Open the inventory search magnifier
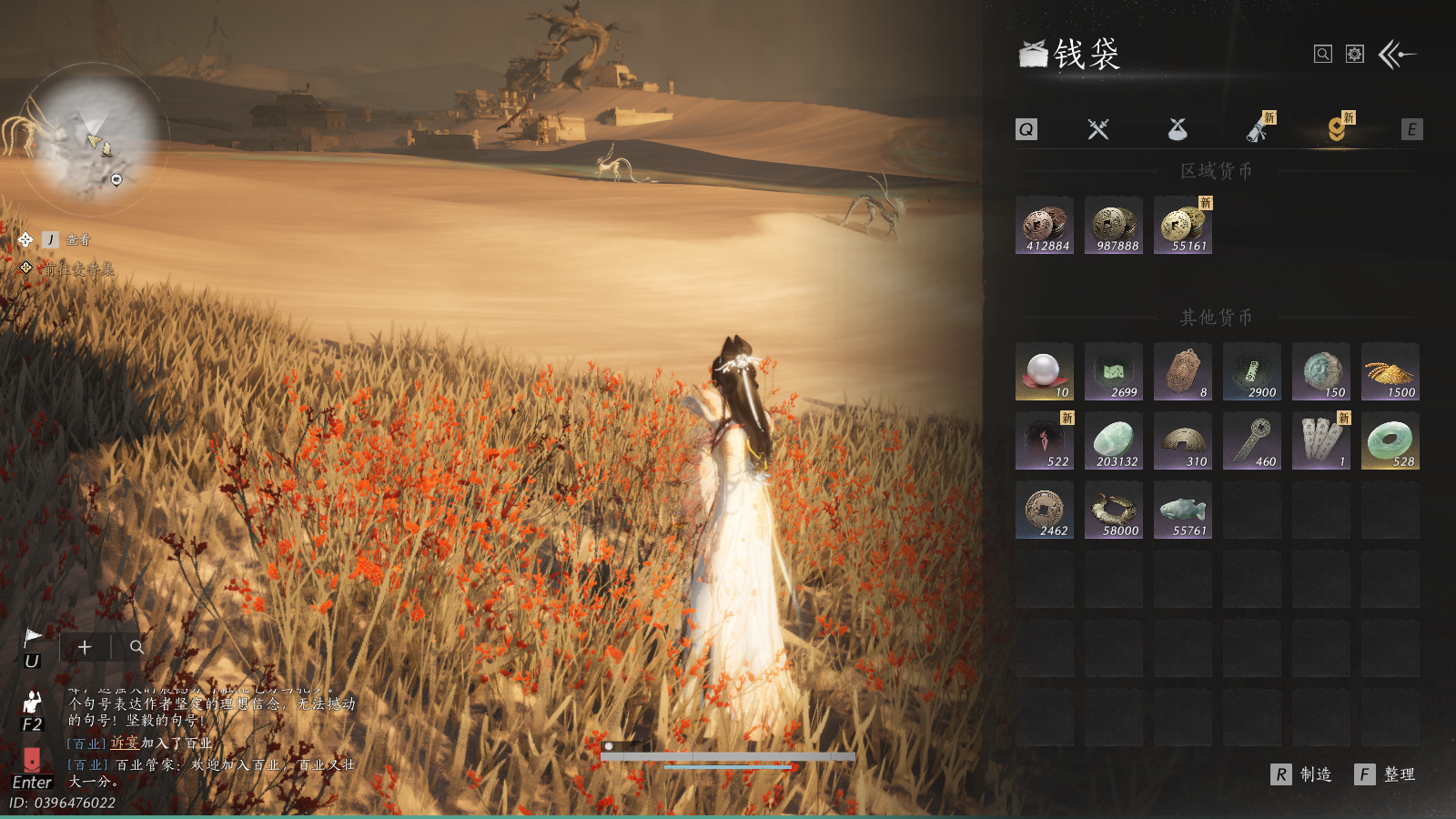1456x819 pixels. (x=1323, y=55)
